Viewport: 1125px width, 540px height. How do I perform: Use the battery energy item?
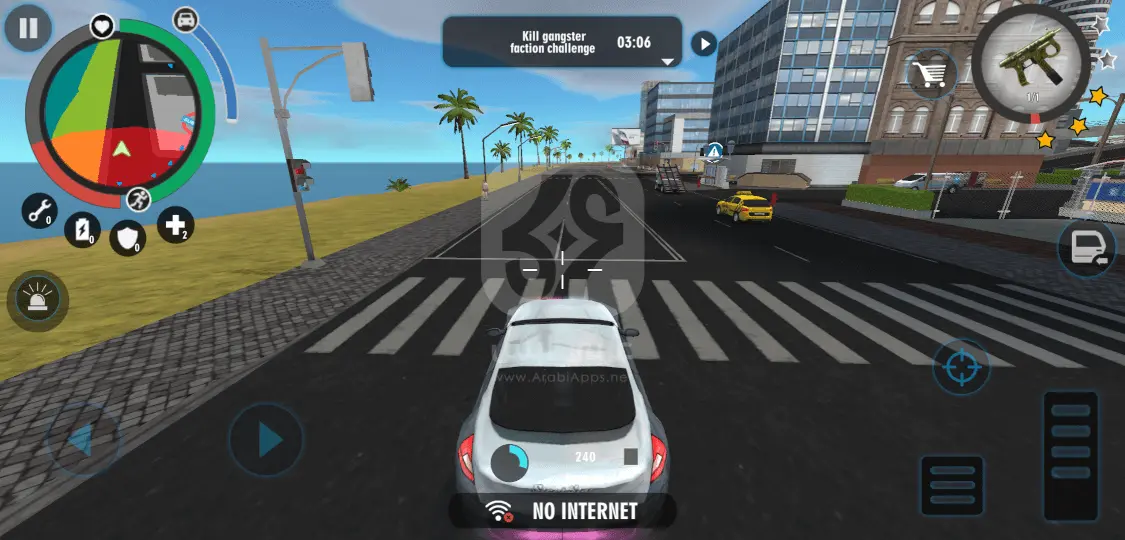click(82, 231)
